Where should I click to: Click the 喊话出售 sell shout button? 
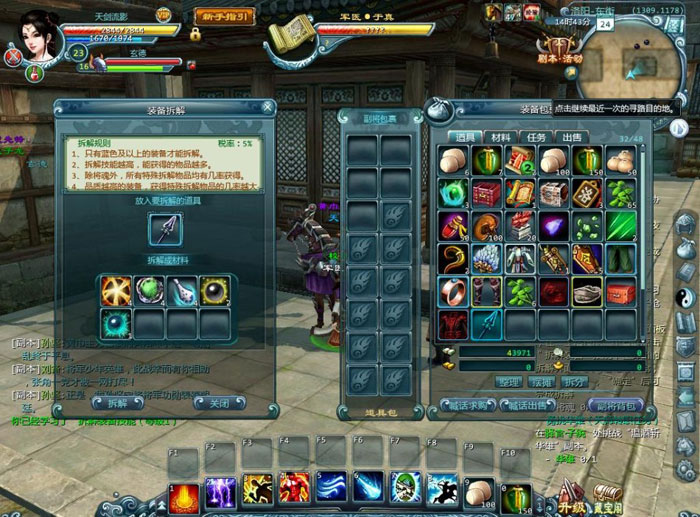coord(526,405)
